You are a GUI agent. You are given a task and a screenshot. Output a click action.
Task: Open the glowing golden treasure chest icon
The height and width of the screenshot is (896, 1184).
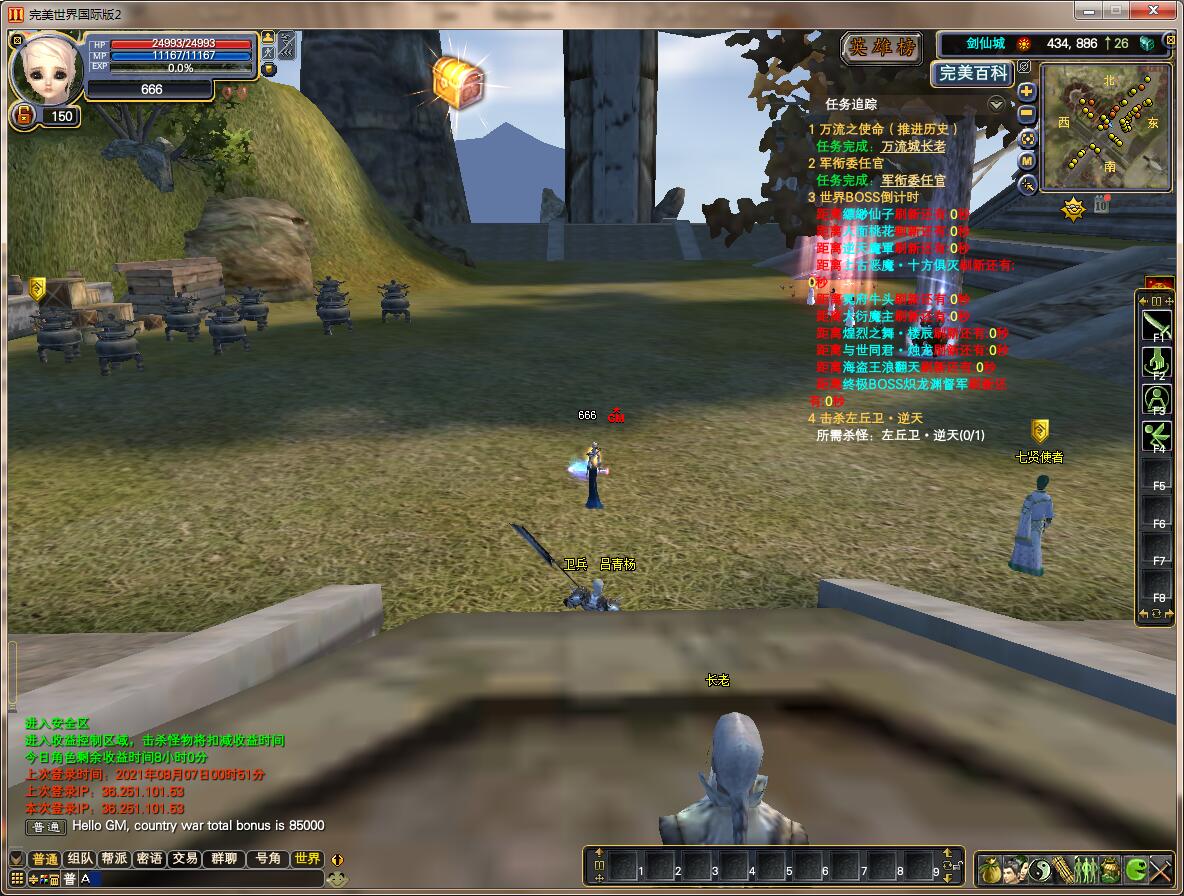coord(458,82)
